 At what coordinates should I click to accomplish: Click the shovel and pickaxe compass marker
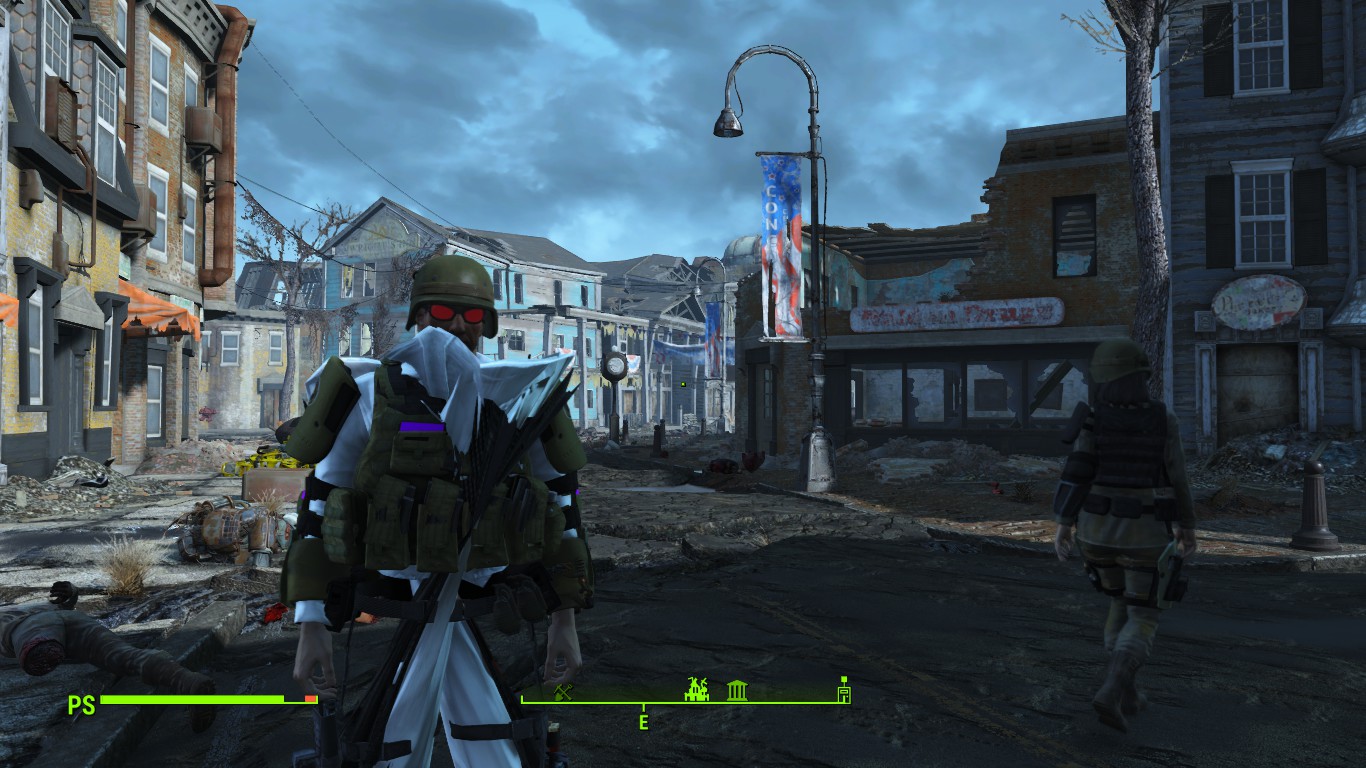563,691
